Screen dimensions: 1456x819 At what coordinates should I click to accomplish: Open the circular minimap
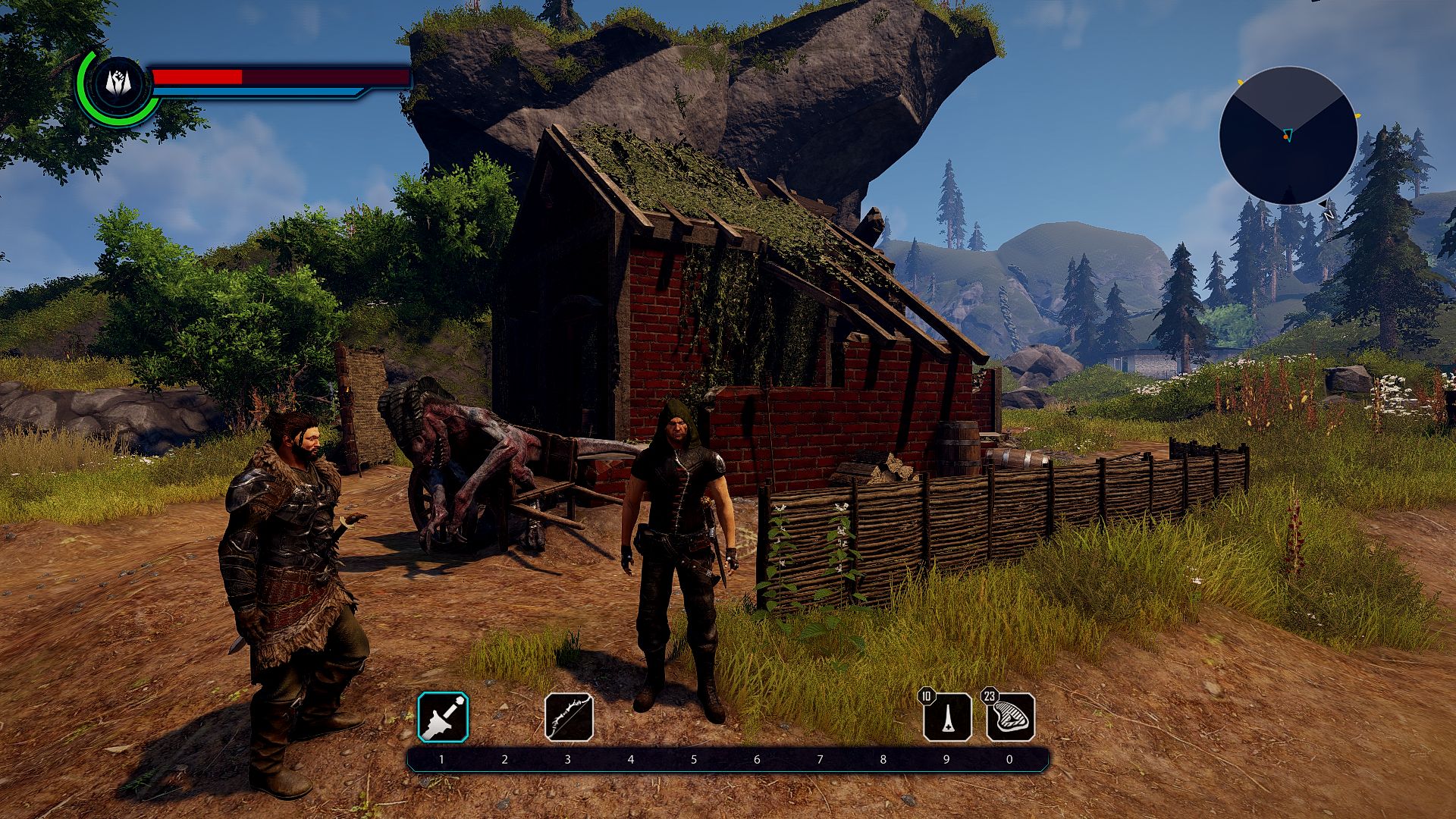[1288, 136]
